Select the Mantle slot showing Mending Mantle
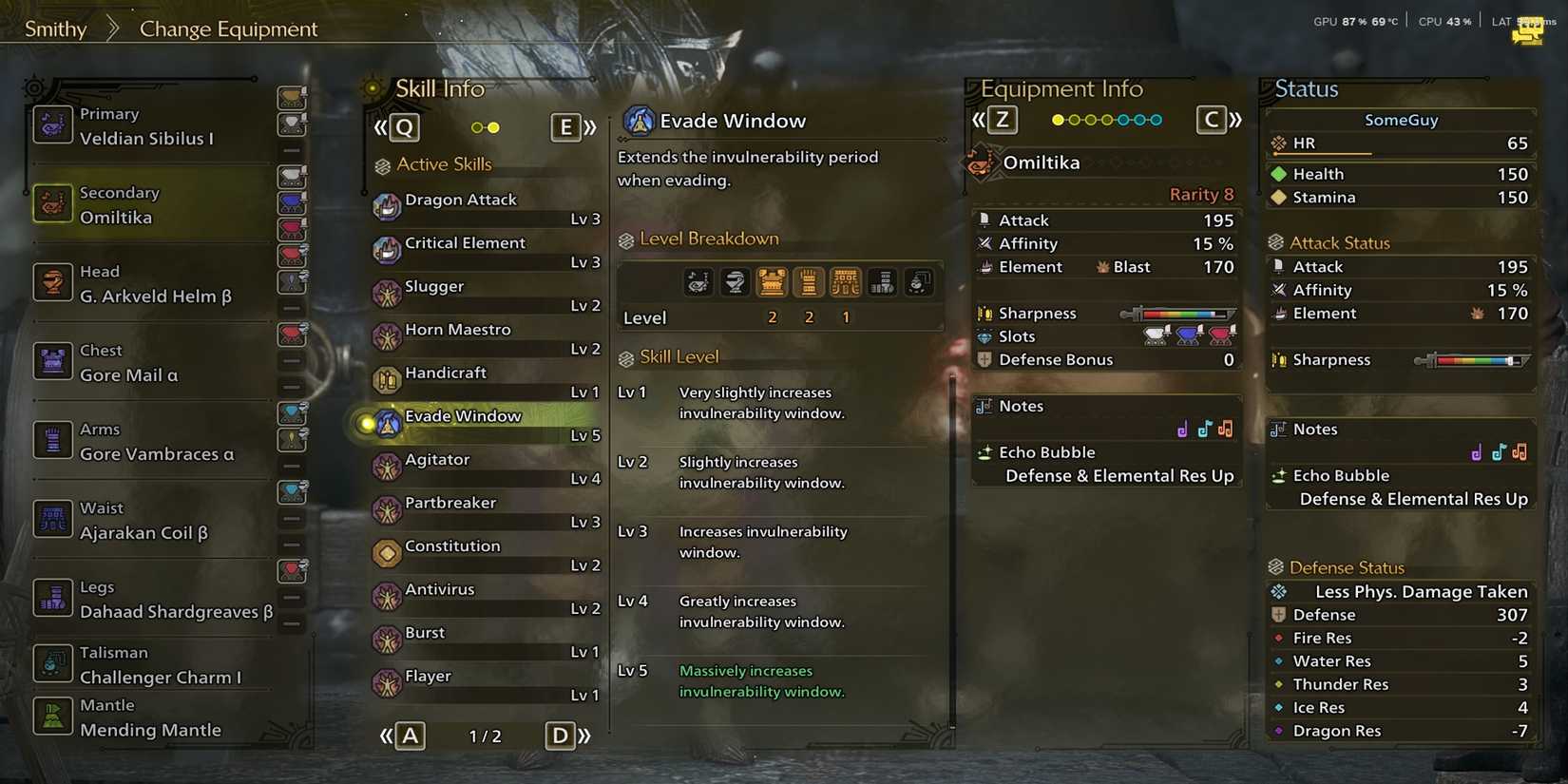This screenshot has height=784, width=1568. point(143,718)
